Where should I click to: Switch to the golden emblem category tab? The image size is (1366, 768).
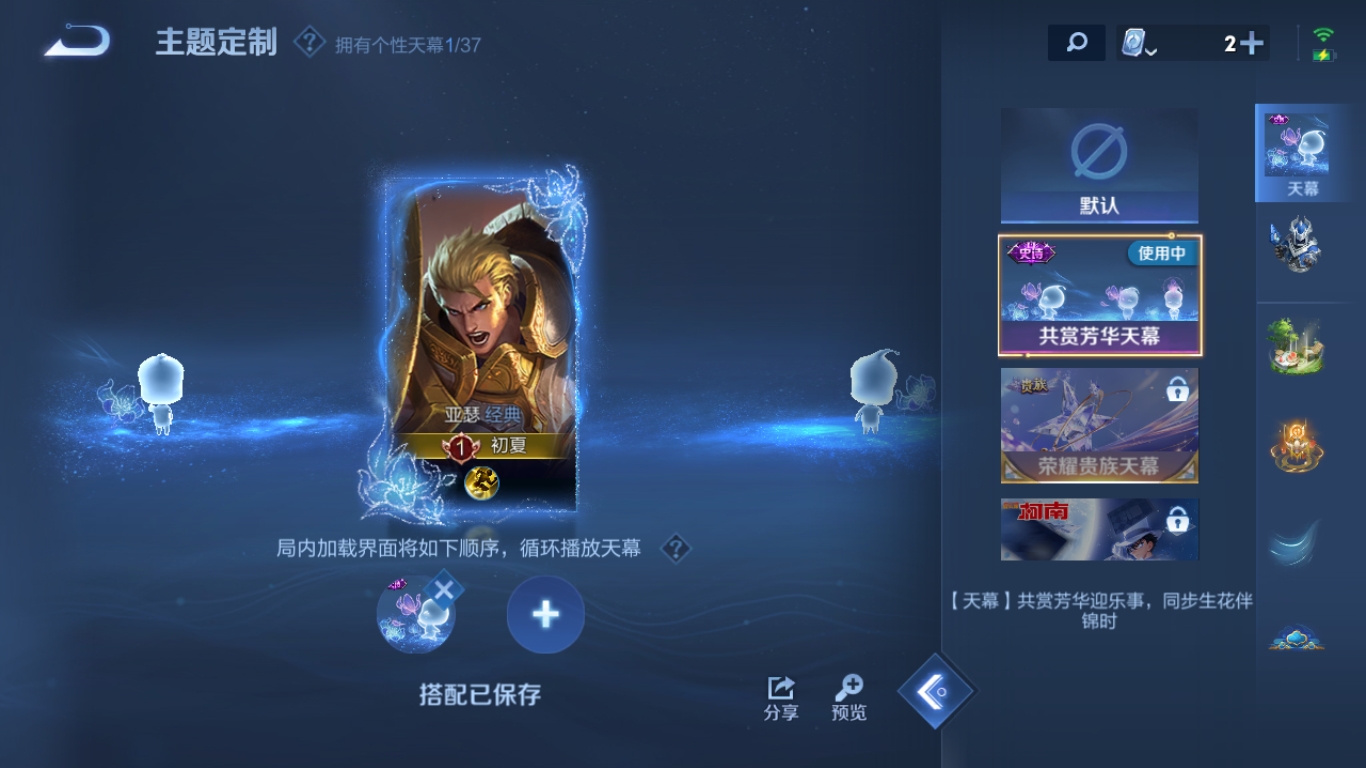pos(1297,445)
